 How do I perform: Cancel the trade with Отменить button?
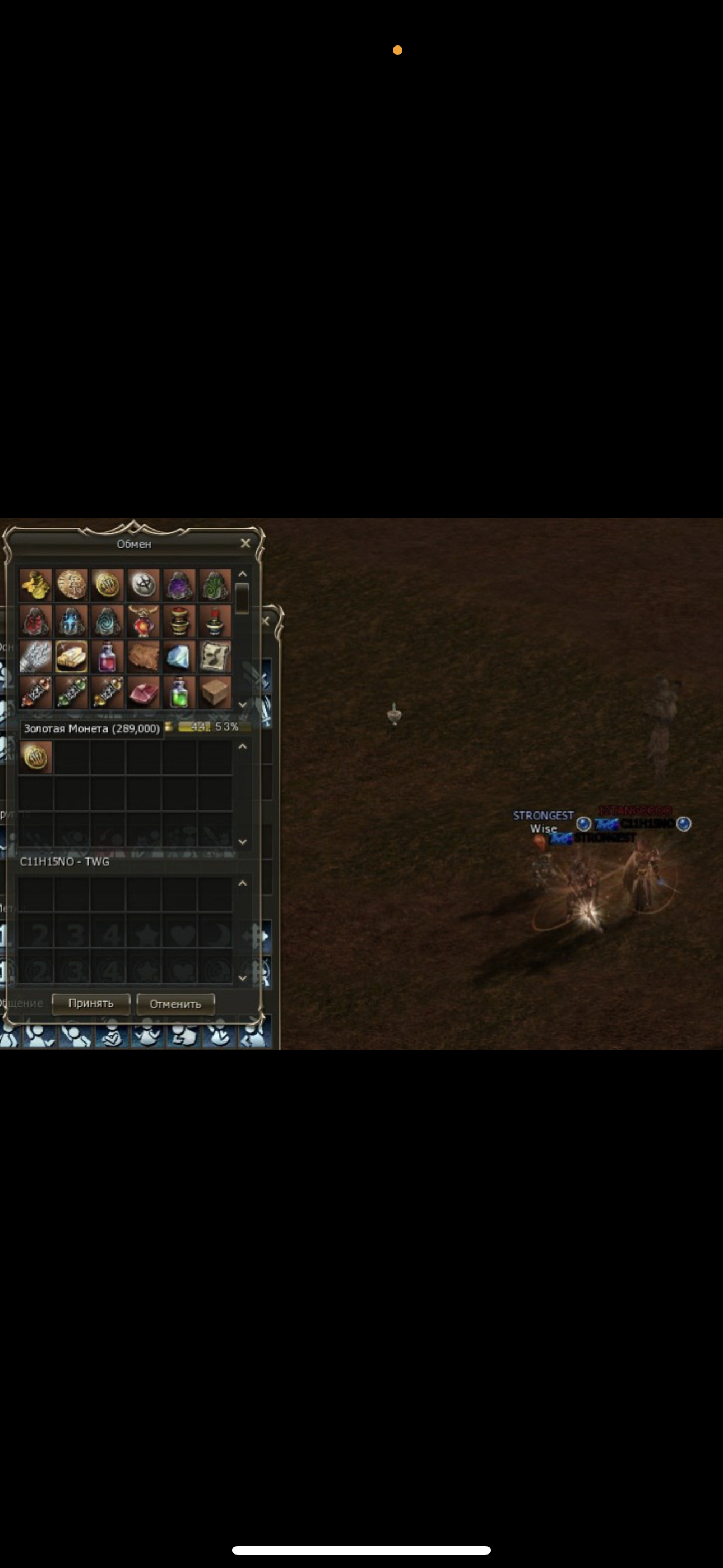click(175, 1004)
